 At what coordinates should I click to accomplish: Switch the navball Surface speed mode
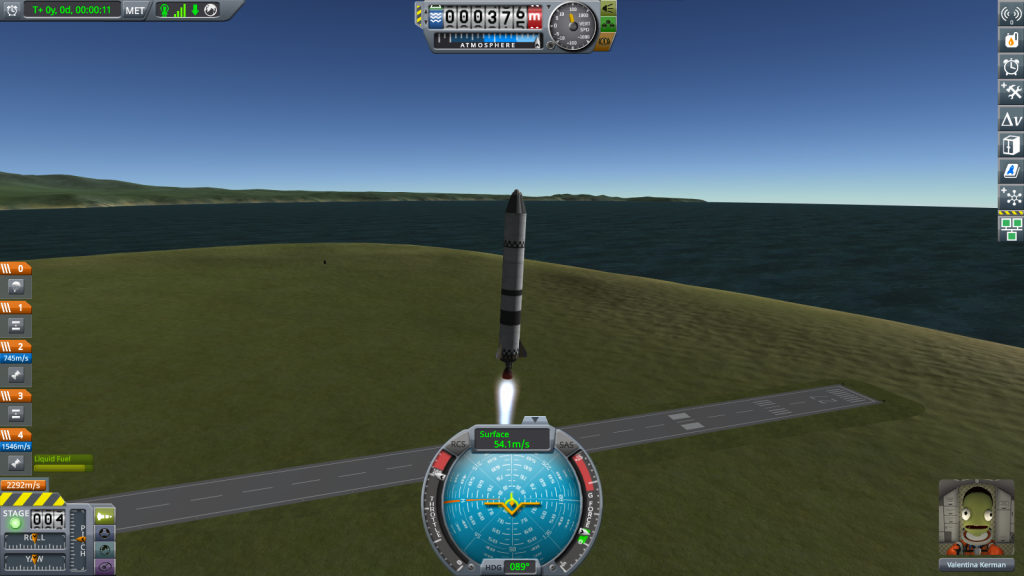coord(513,438)
